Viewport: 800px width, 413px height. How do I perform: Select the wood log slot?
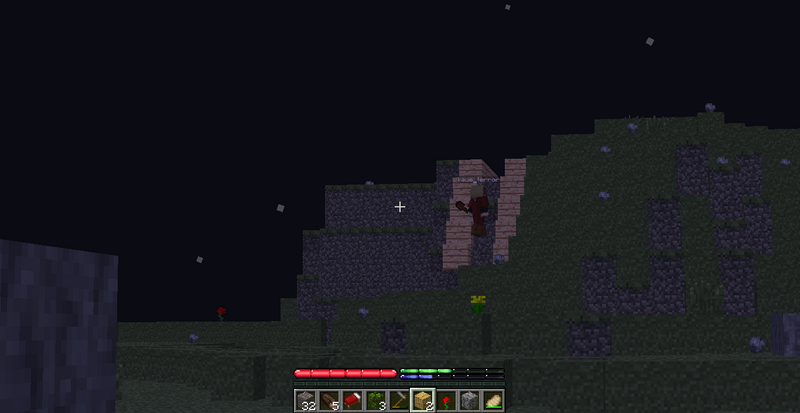(329, 401)
